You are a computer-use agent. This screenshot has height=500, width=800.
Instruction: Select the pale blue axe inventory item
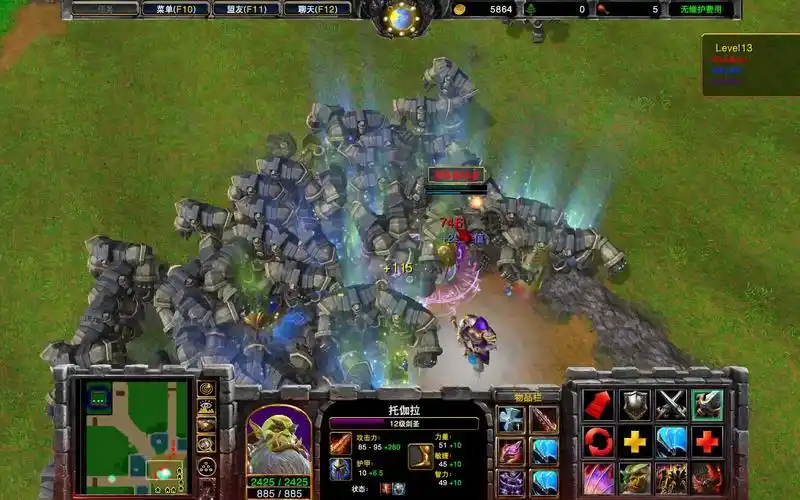click(x=511, y=420)
